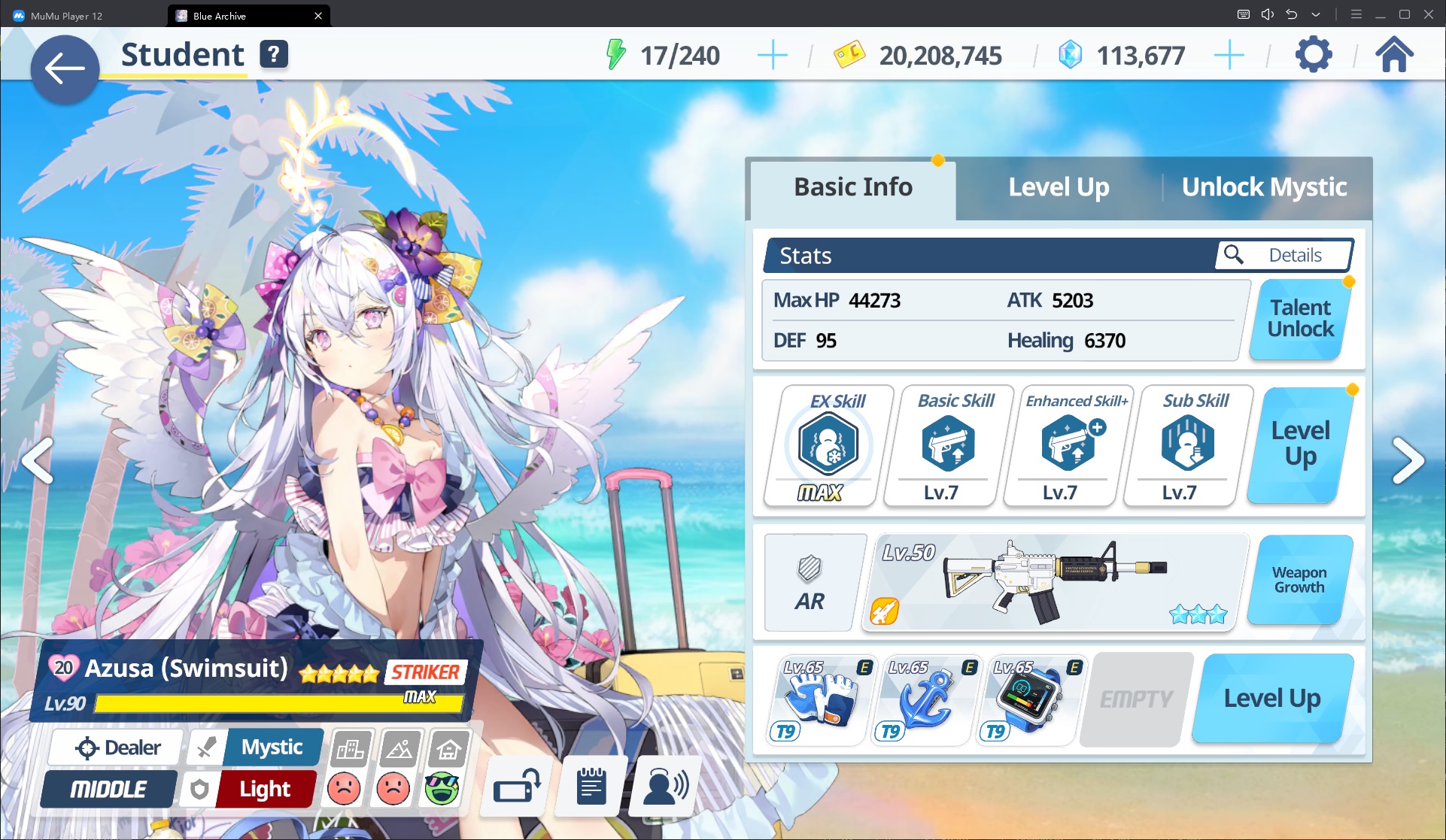
Task: Open Weapon Growth
Action: pyautogui.click(x=1299, y=580)
